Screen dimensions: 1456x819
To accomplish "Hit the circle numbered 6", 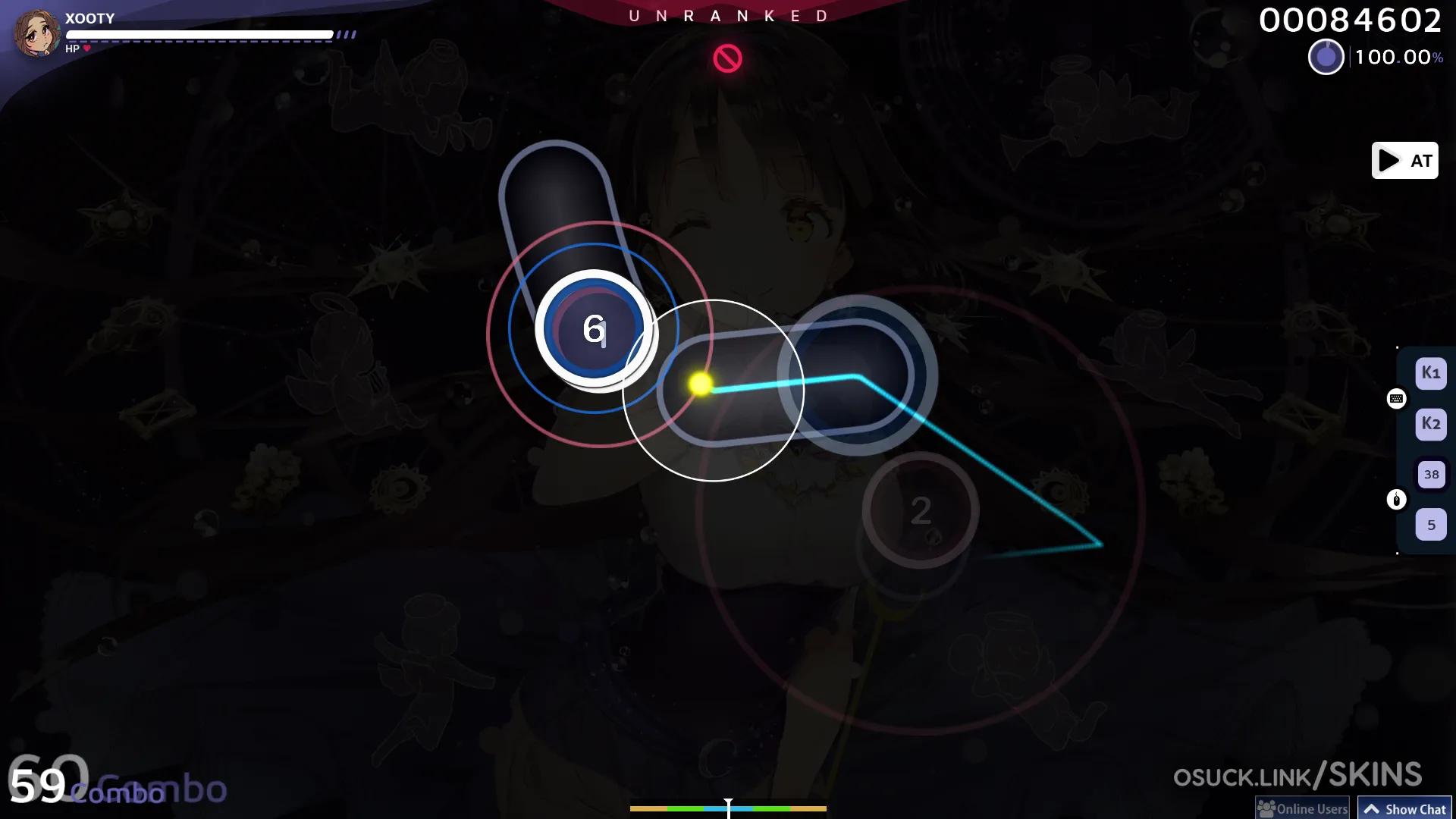I will [594, 329].
